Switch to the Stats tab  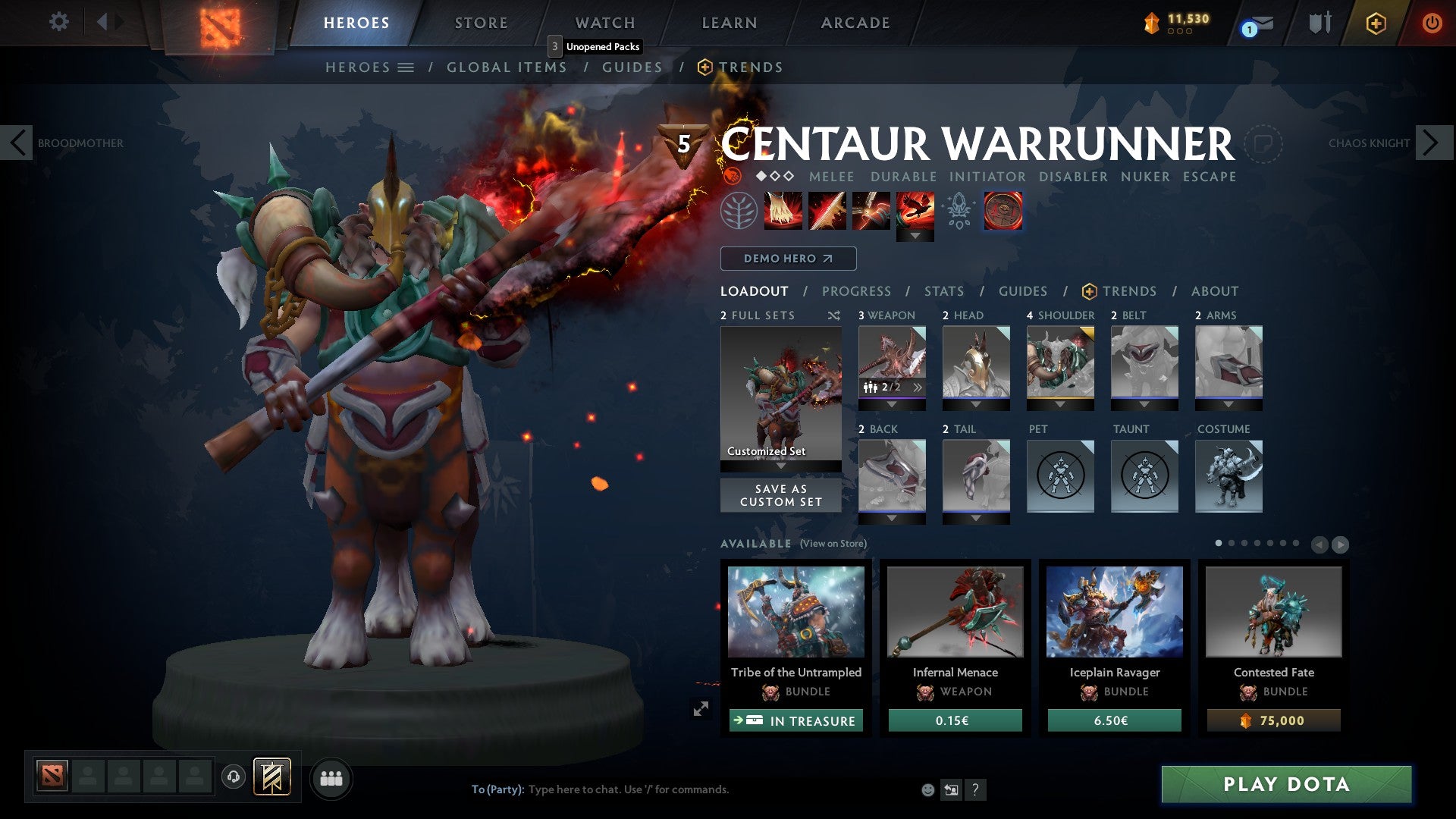943,290
